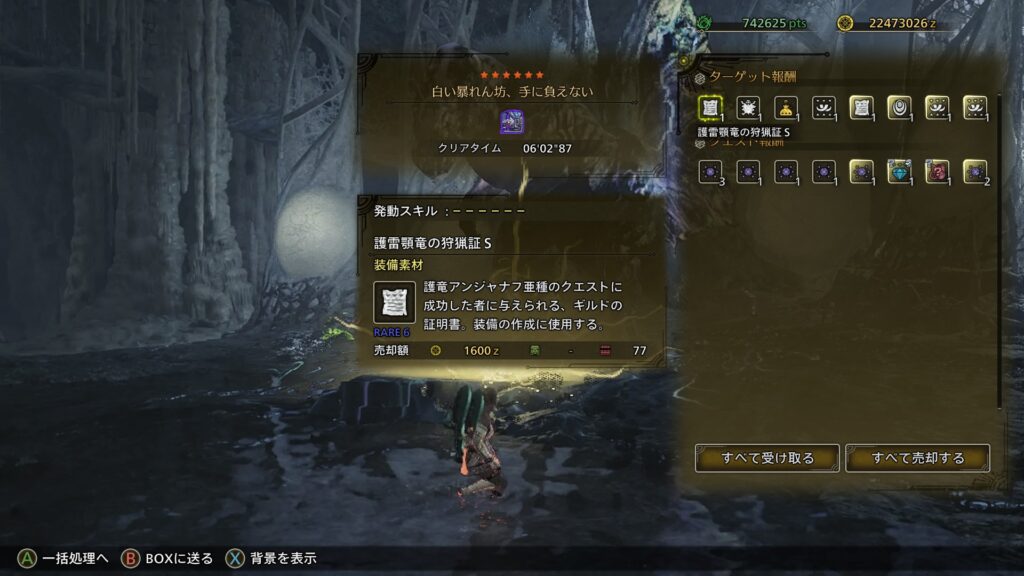Pick the yellow sack reward item
1024x576 pixels.
click(x=786, y=108)
